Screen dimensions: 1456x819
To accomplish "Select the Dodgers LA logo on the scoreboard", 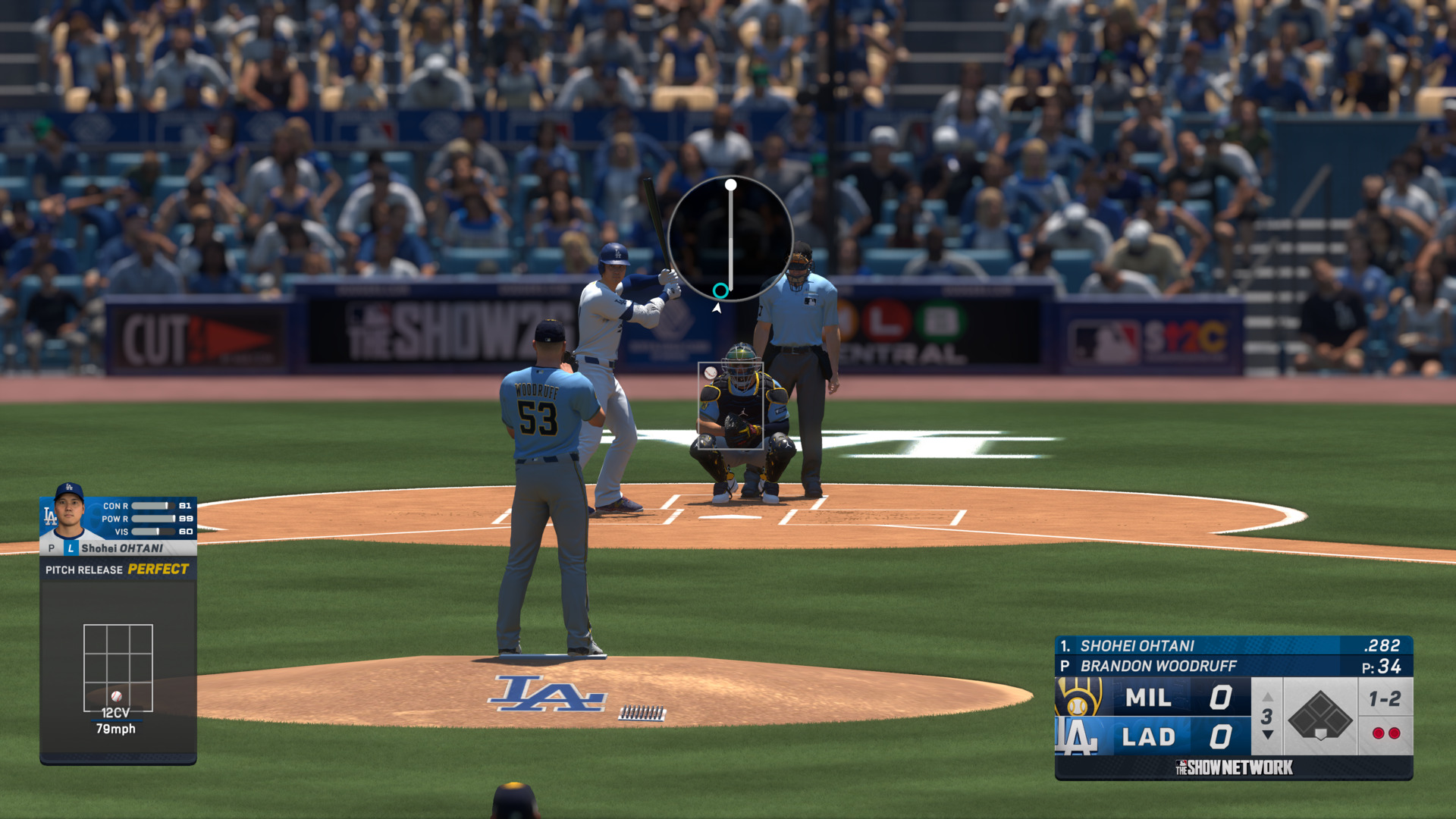I will pos(1077,736).
